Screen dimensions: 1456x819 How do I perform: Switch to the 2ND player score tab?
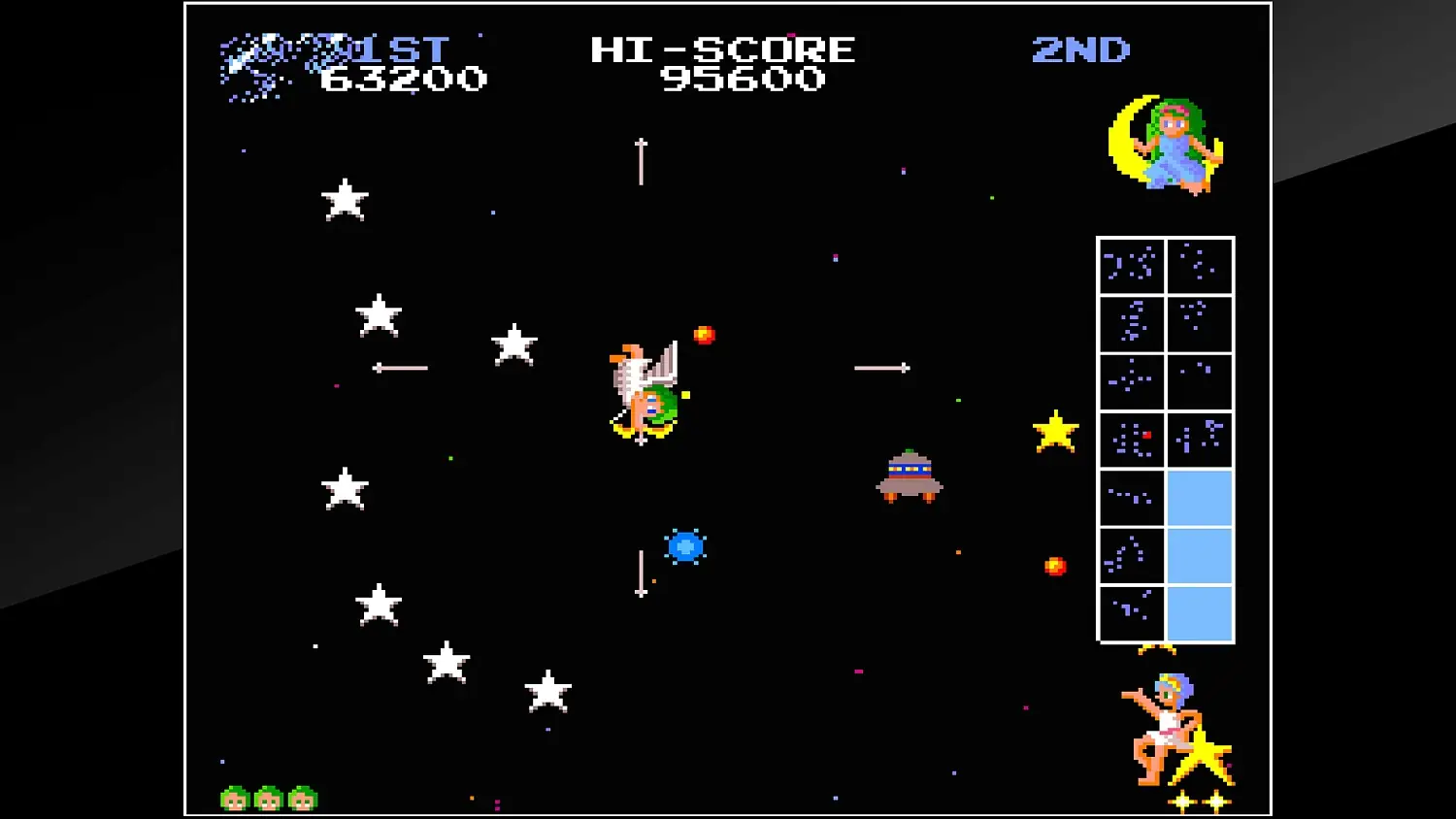1081,50
